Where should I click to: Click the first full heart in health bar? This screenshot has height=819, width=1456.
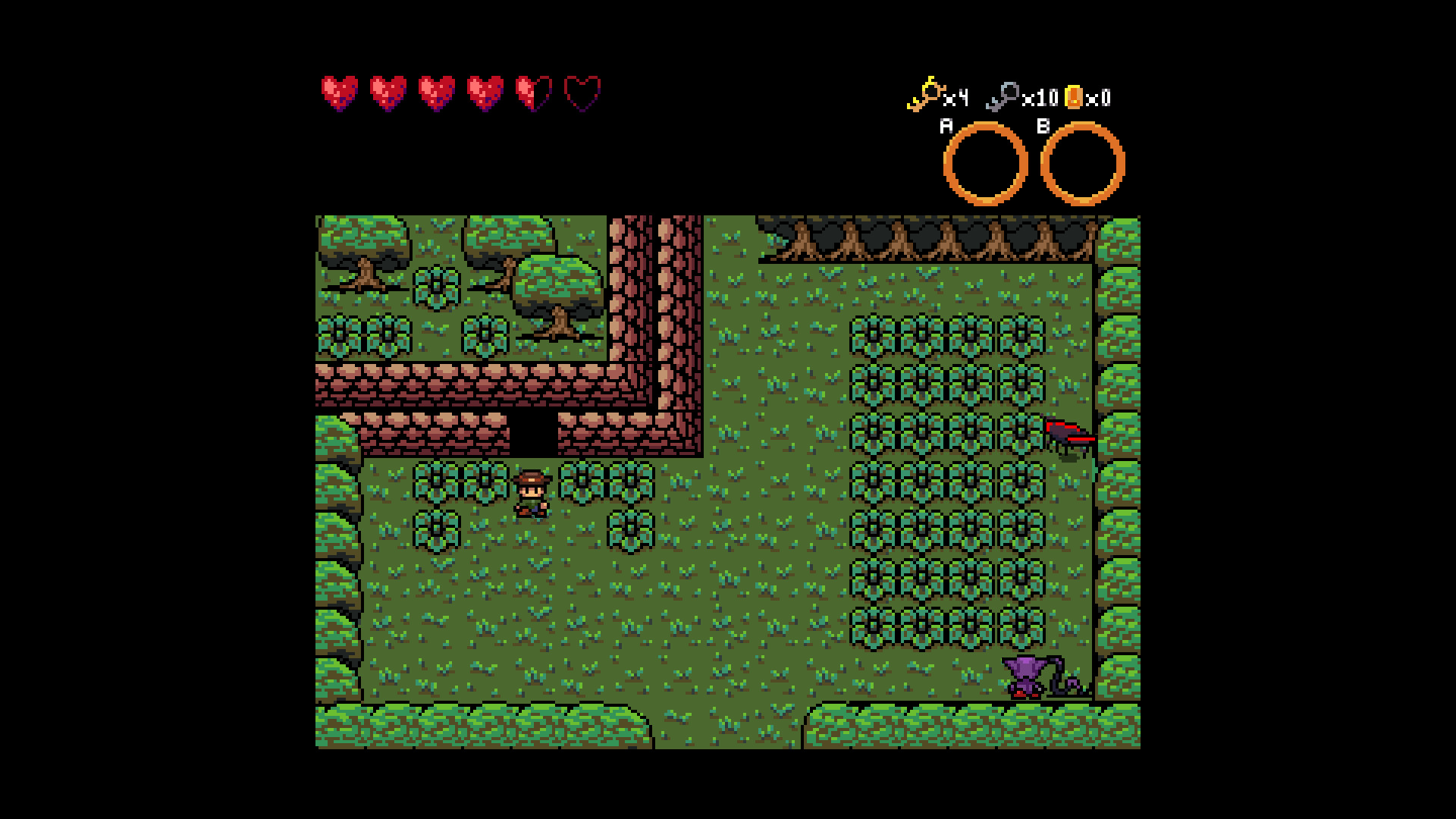coord(340,93)
